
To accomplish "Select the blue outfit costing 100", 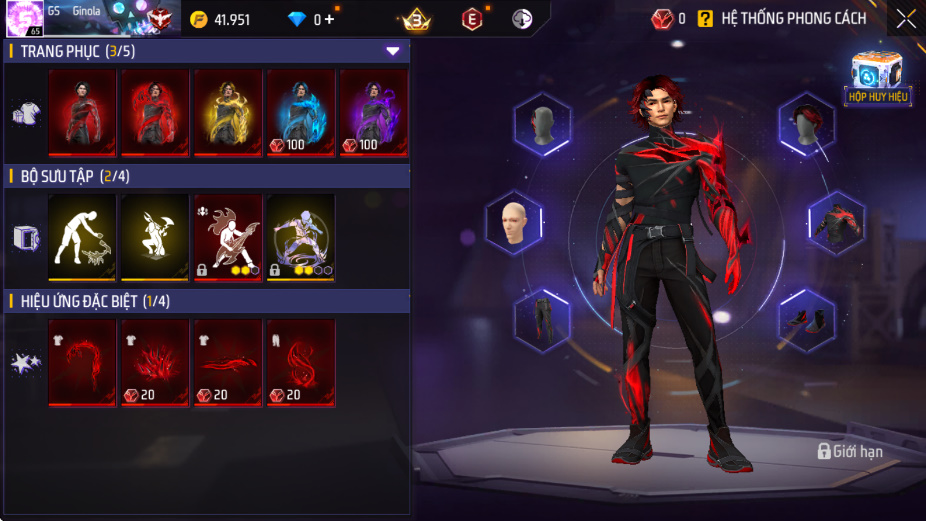I will pos(301,112).
